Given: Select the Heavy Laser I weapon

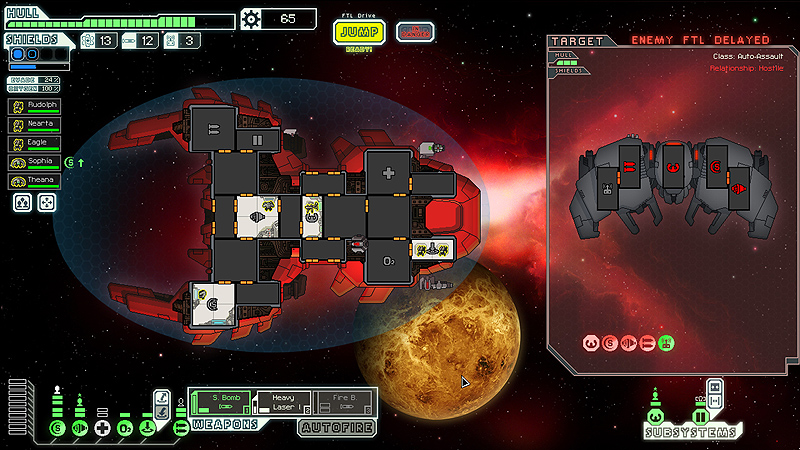Looking at the screenshot, I should (283, 402).
